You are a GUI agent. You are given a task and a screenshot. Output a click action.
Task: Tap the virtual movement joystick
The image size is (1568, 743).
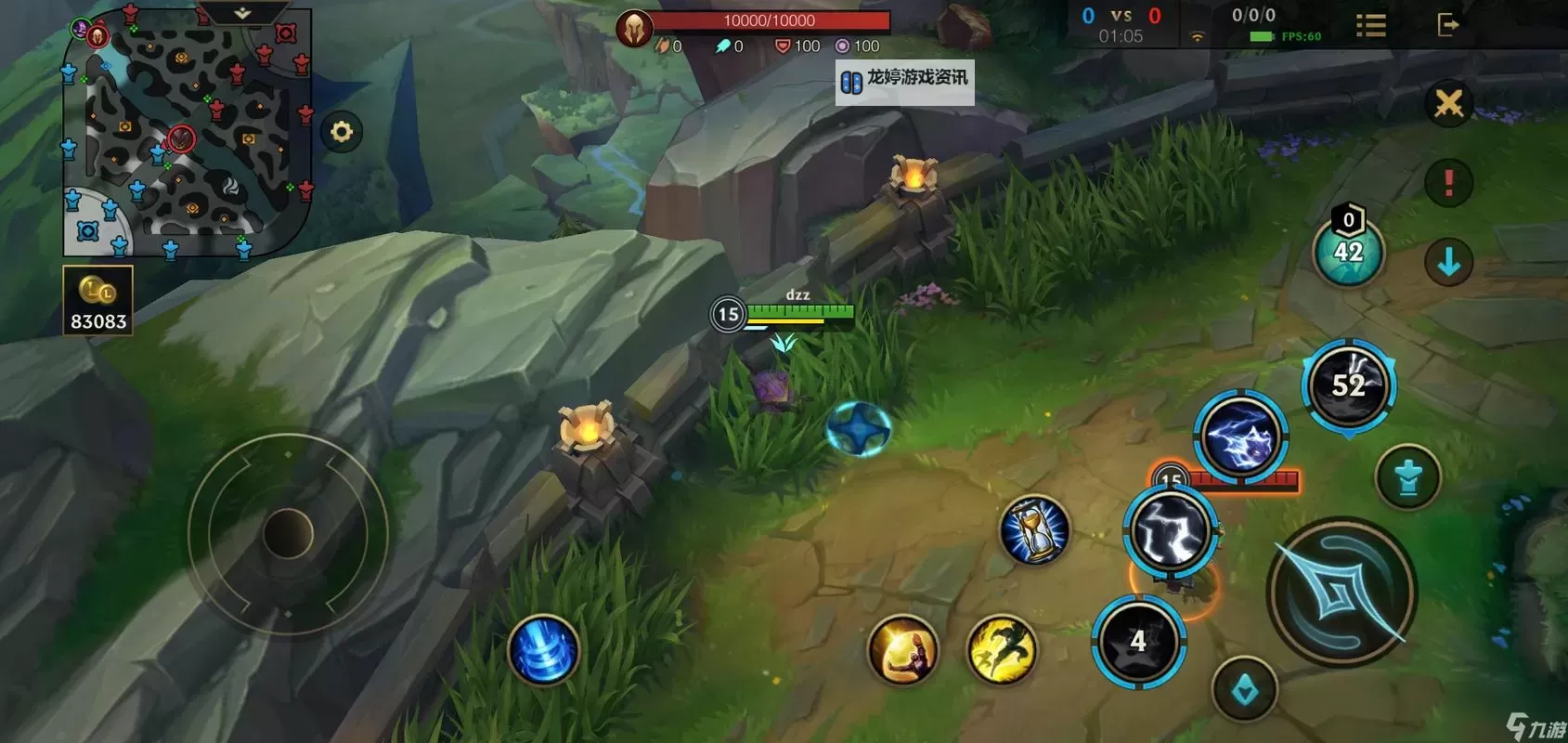click(x=288, y=533)
